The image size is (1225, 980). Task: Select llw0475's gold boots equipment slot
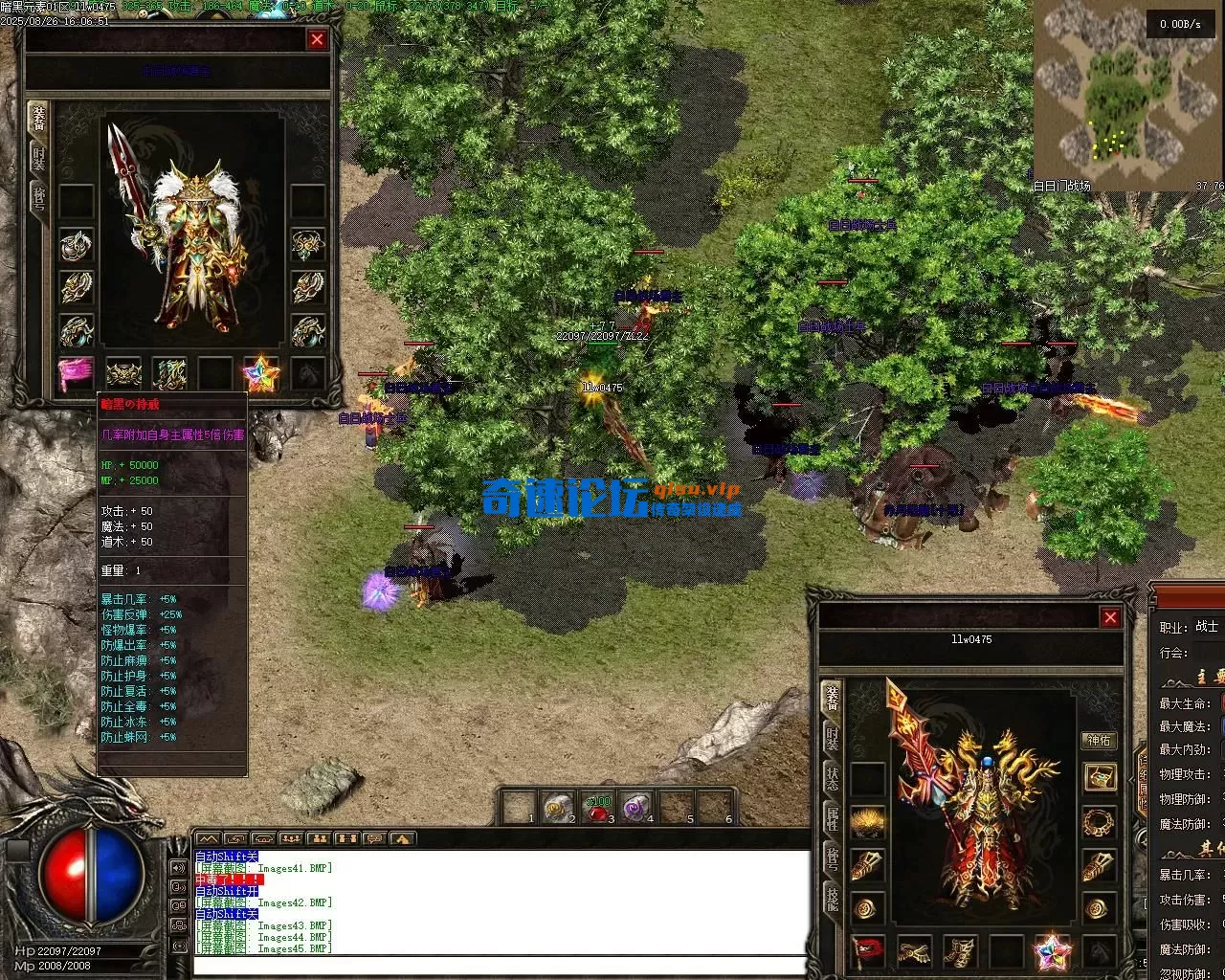[x=960, y=951]
